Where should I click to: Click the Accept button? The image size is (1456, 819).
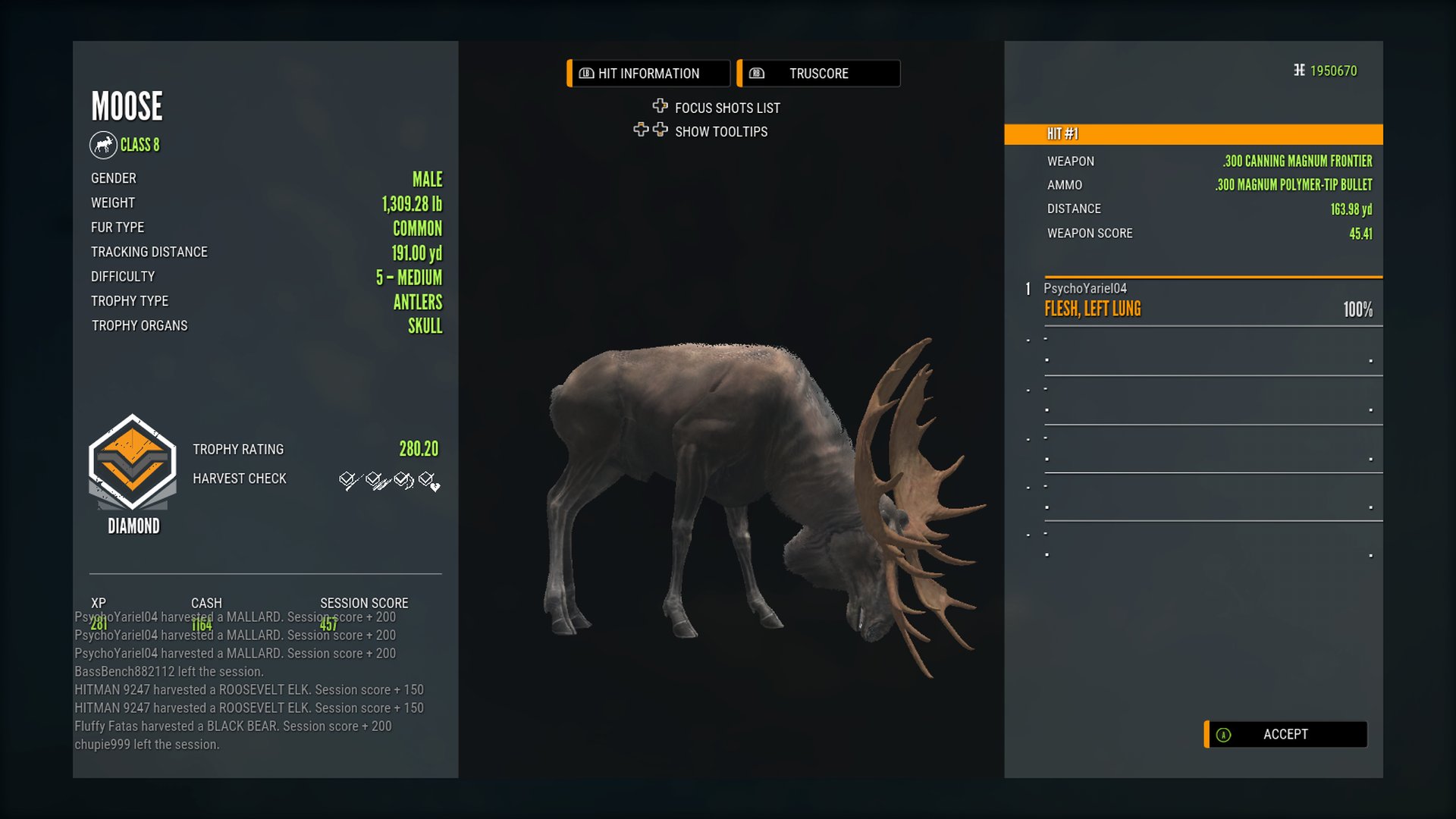(1285, 734)
